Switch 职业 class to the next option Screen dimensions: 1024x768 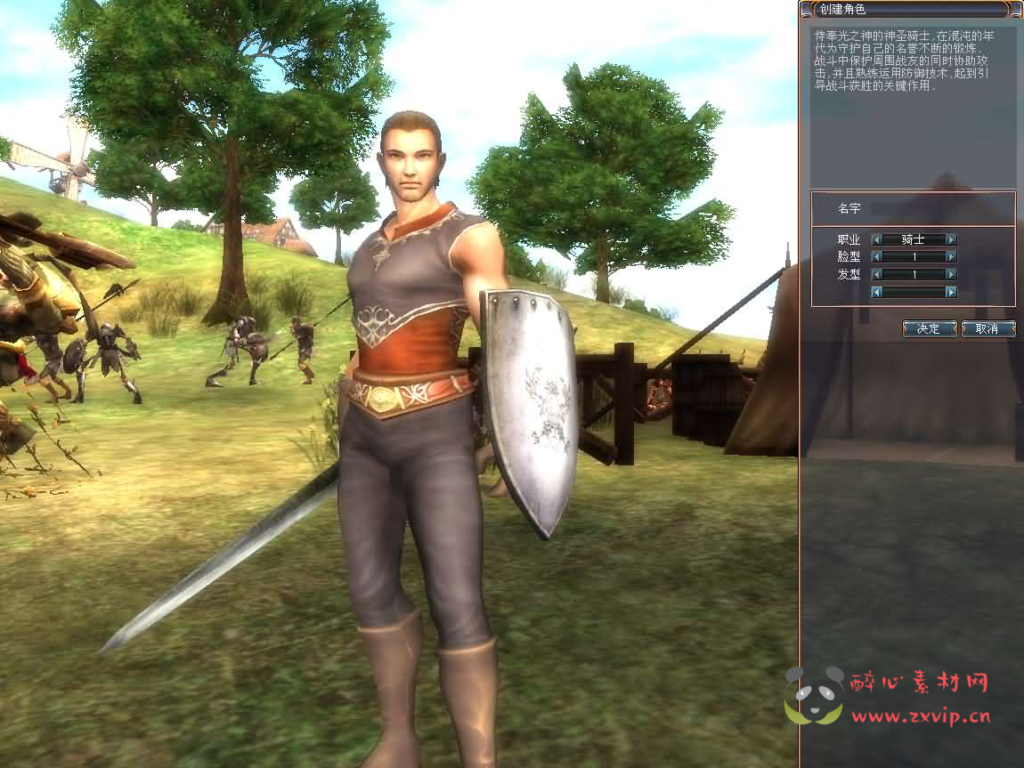coord(951,240)
